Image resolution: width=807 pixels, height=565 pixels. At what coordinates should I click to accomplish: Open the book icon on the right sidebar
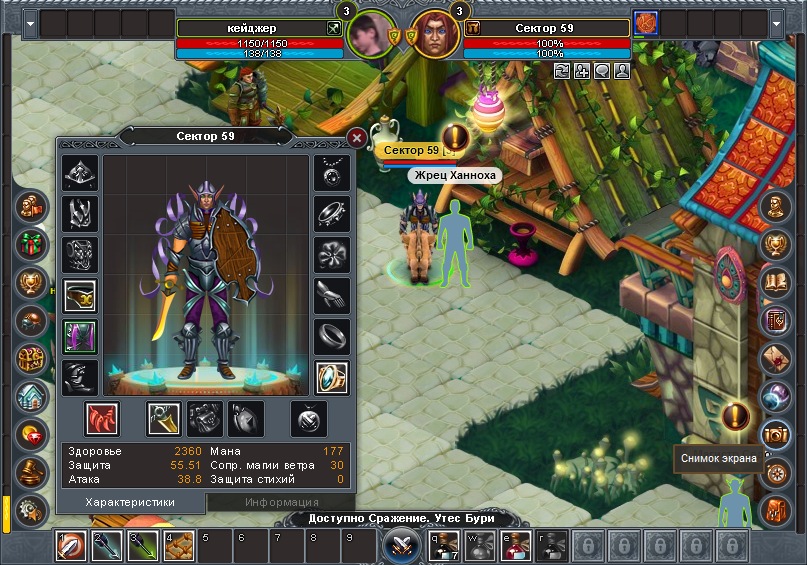coord(775,283)
